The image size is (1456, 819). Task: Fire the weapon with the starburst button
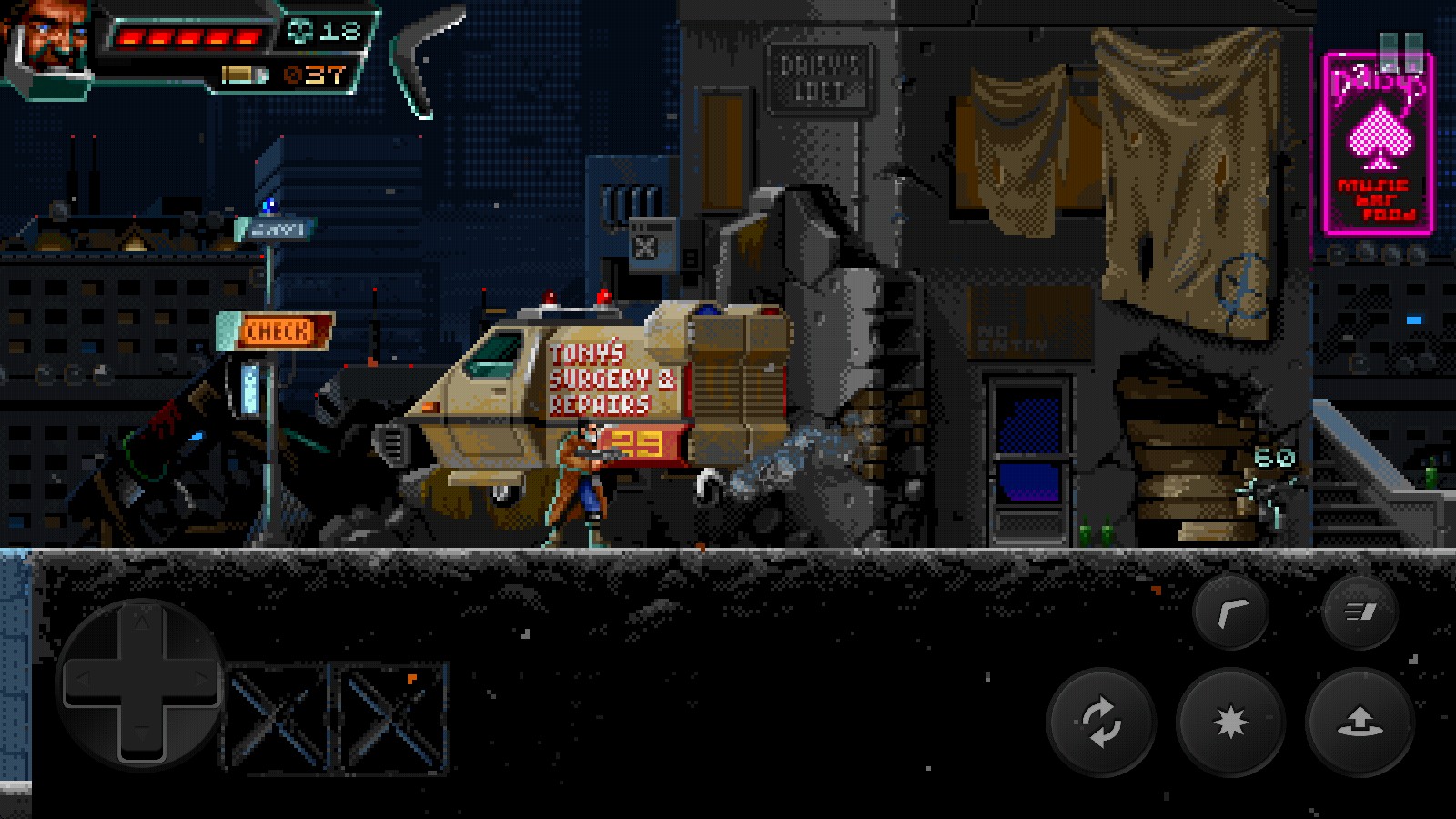(x=1230, y=722)
